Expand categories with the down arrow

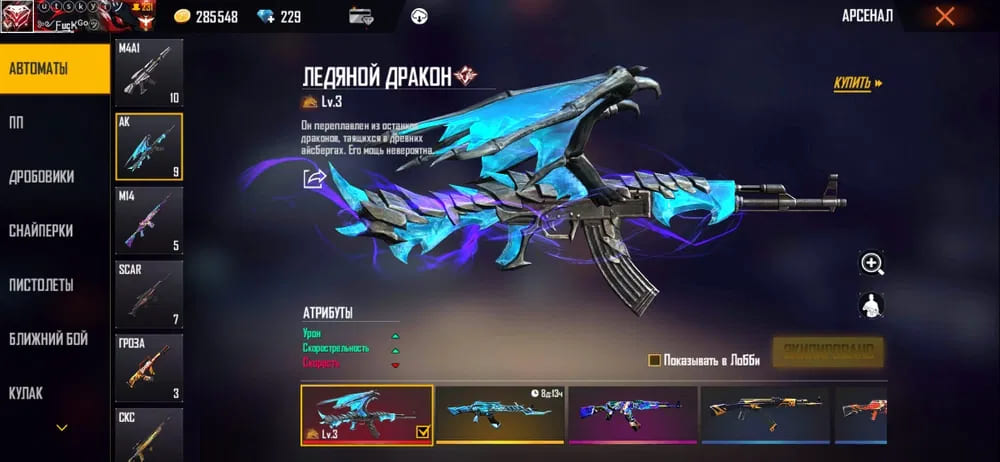coord(62,428)
